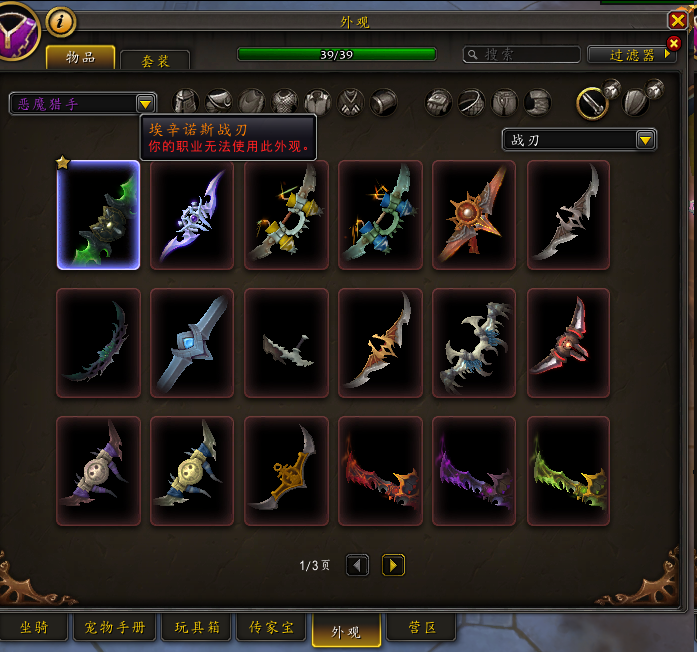Select the head slot helmet icon
Screen dimensions: 697x652
pyautogui.click(x=186, y=101)
